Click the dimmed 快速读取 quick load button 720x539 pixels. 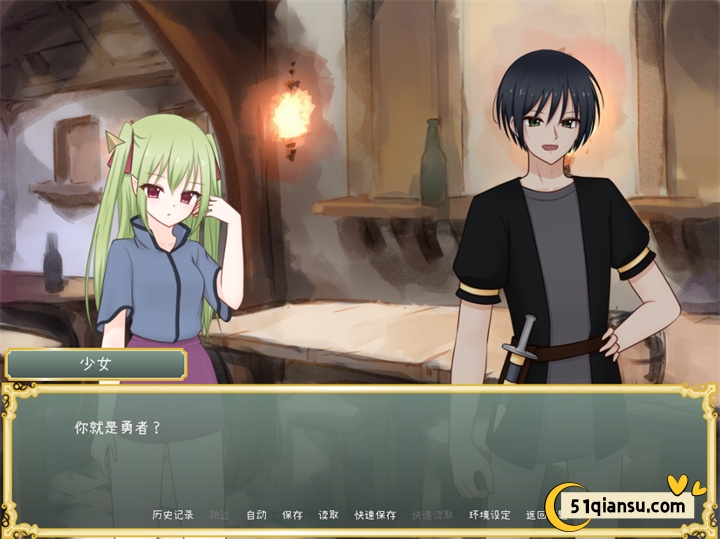coord(432,515)
